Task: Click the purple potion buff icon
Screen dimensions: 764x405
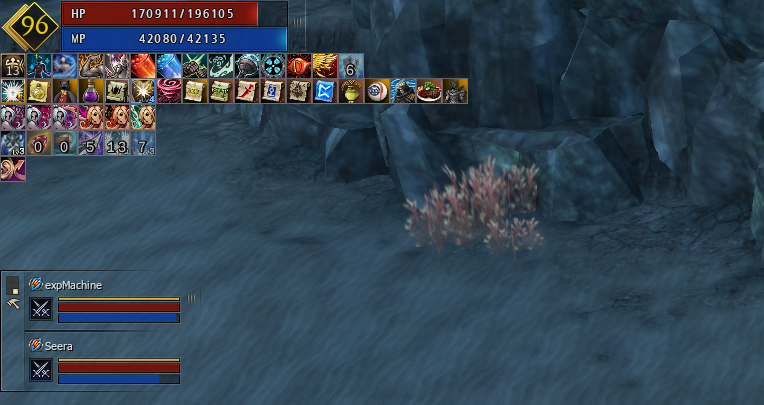Action: click(x=91, y=92)
